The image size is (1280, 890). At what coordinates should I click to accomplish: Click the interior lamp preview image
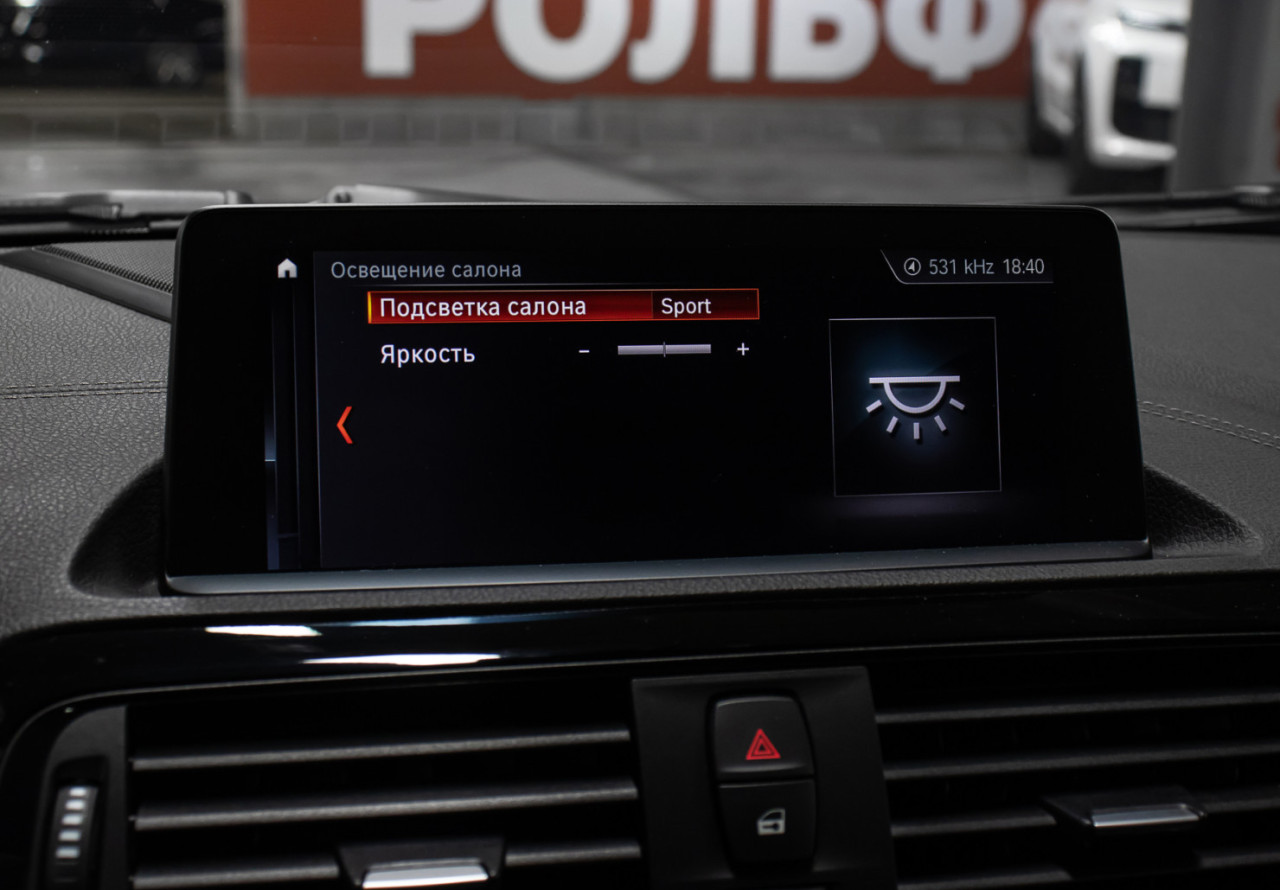(x=914, y=405)
